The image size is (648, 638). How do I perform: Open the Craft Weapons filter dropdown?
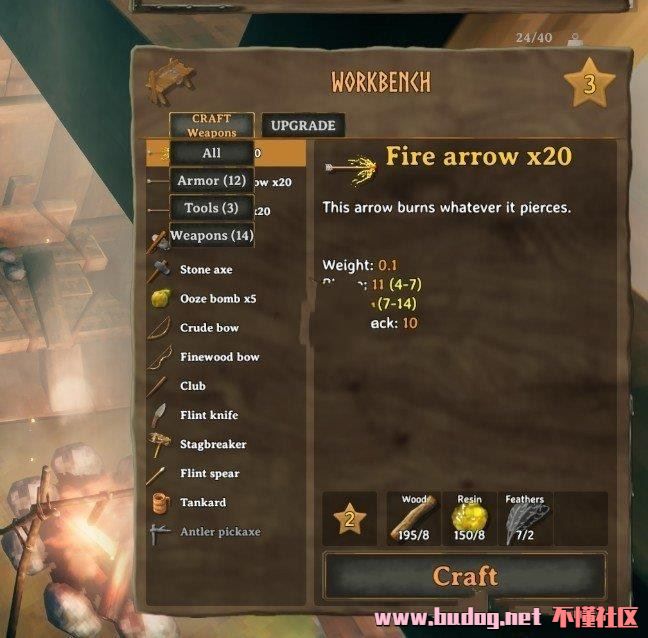coord(211,126)
